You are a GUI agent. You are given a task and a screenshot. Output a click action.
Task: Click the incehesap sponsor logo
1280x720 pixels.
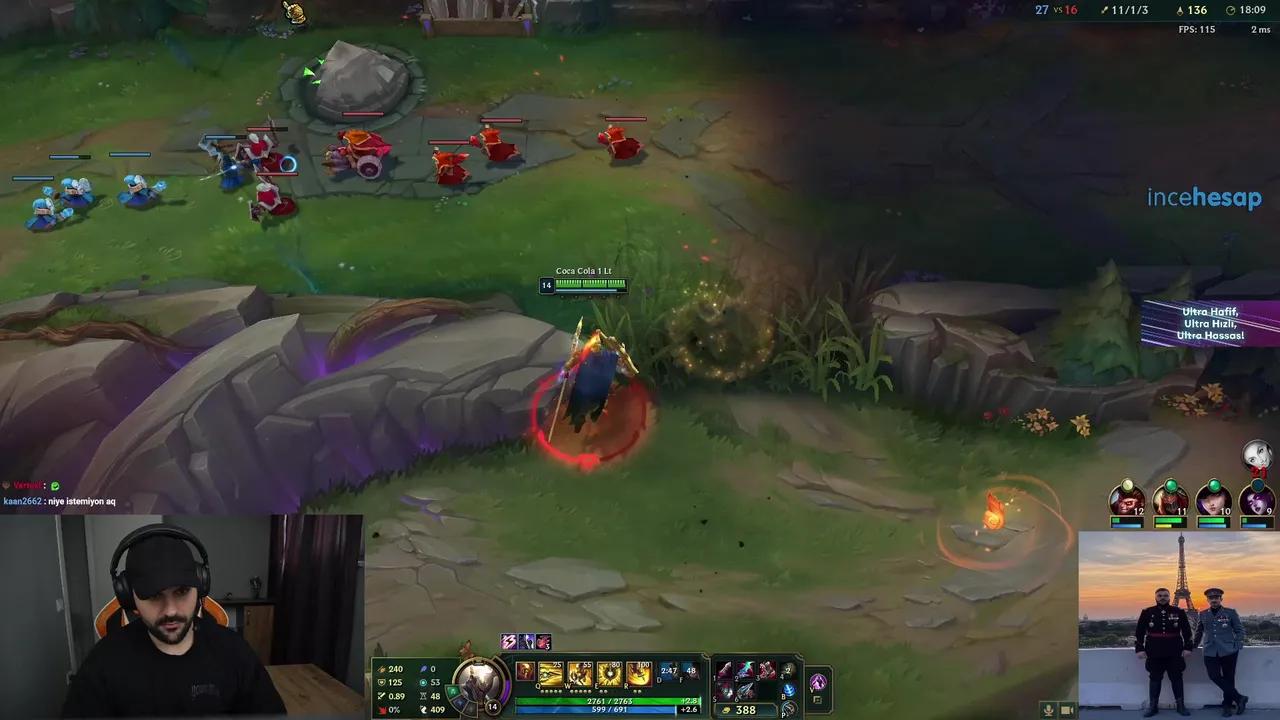[1204, 198]
